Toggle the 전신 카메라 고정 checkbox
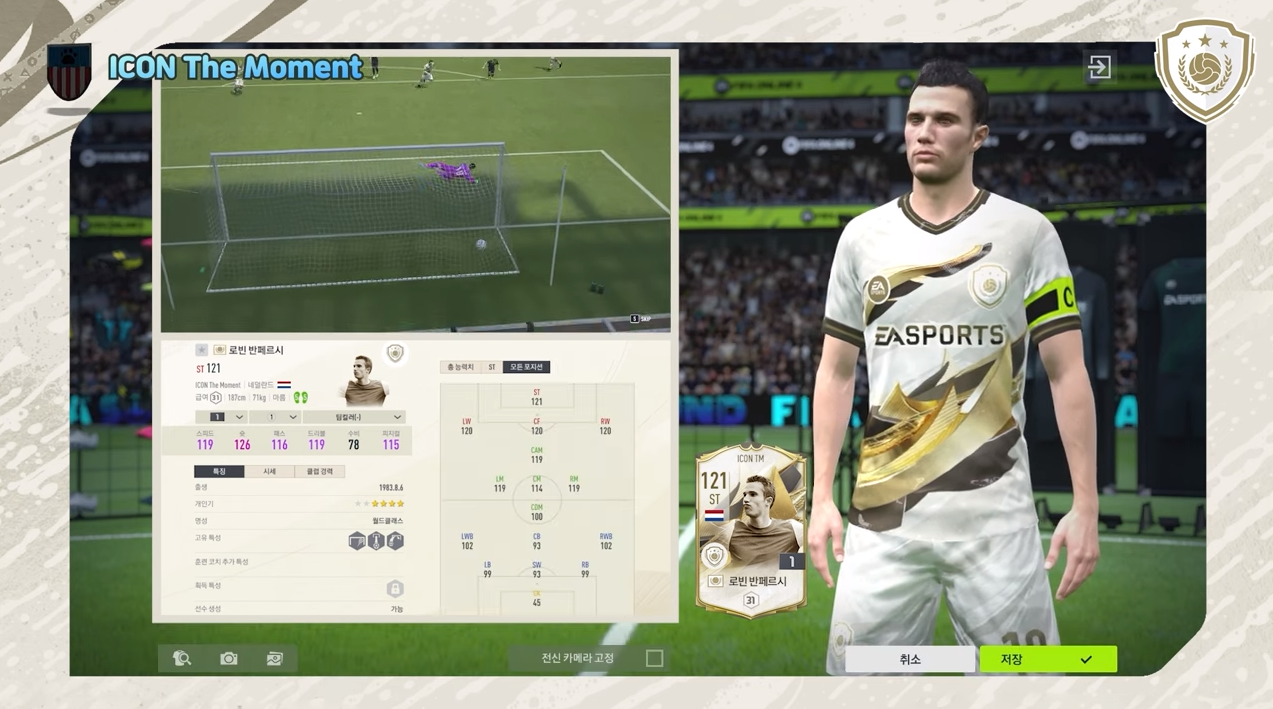 click(654, 658)
